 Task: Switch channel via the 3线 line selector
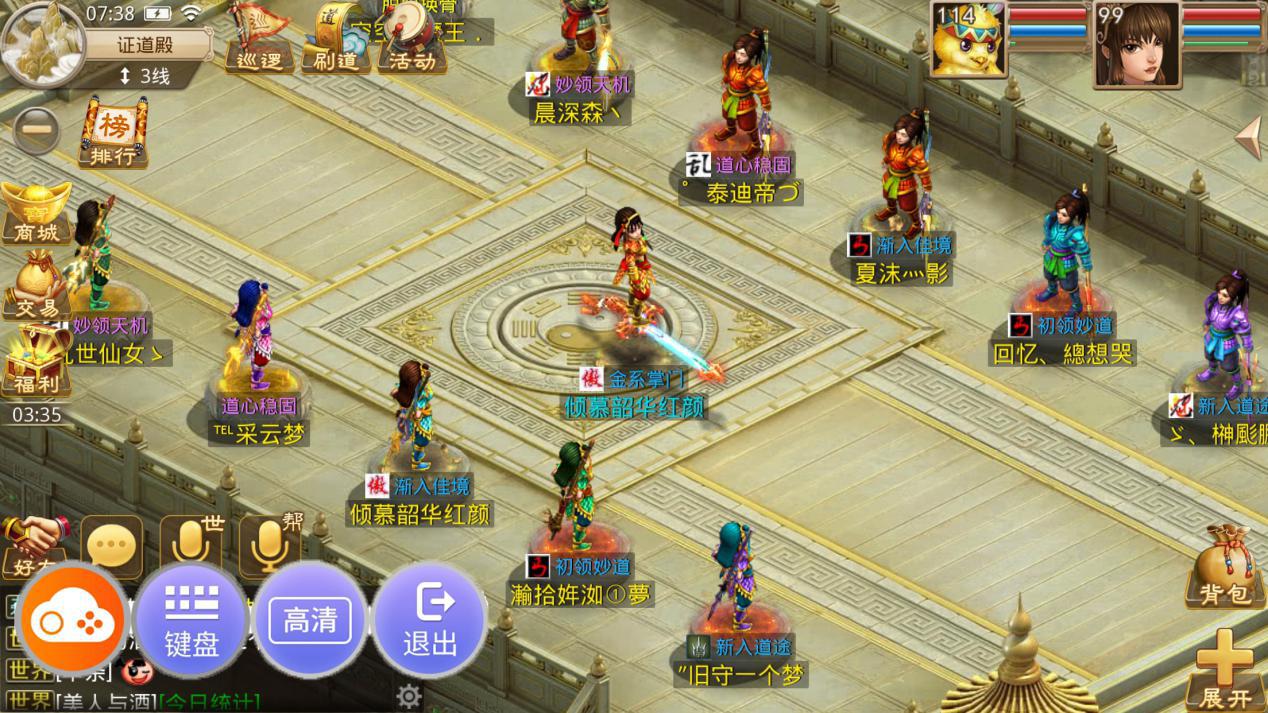pyautogui.click(x=146, y=76)
